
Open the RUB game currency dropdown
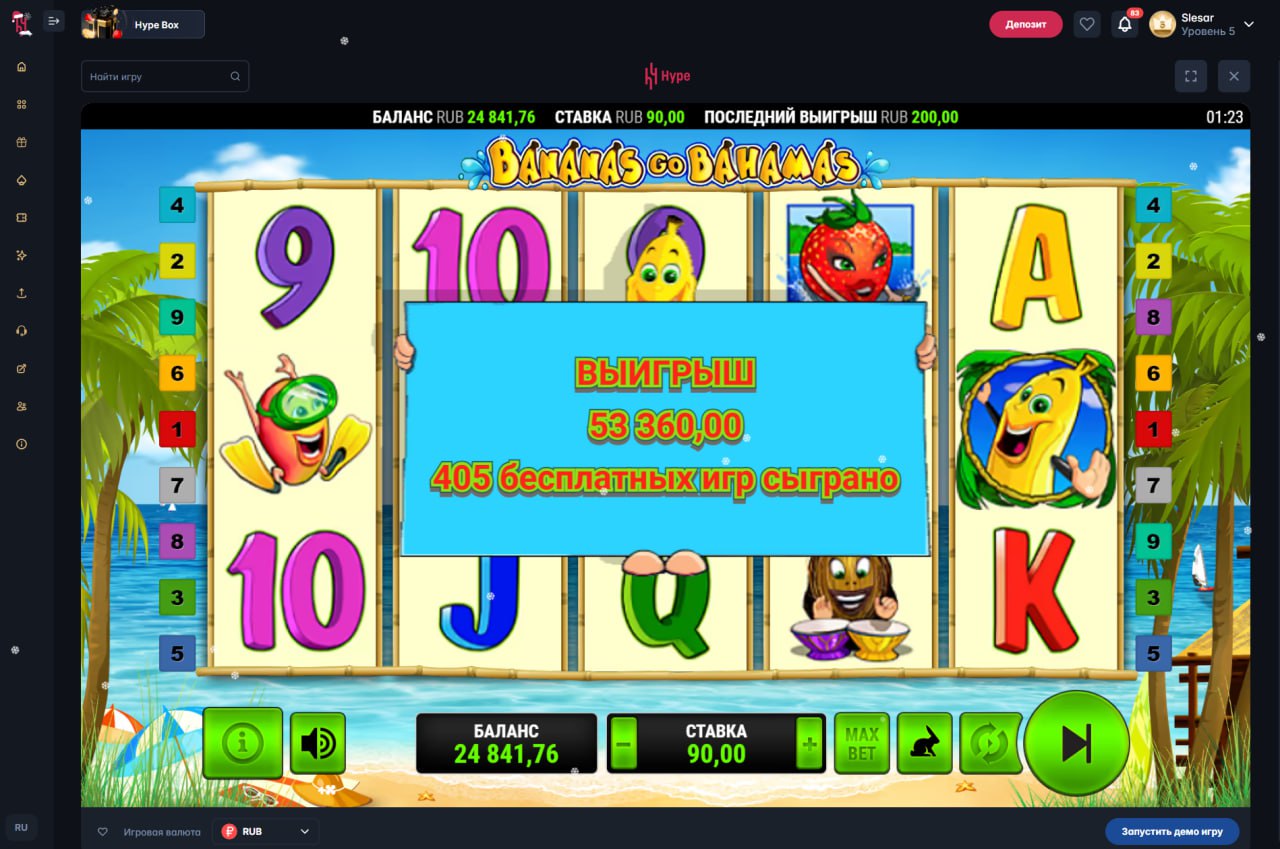click(266, 831)
